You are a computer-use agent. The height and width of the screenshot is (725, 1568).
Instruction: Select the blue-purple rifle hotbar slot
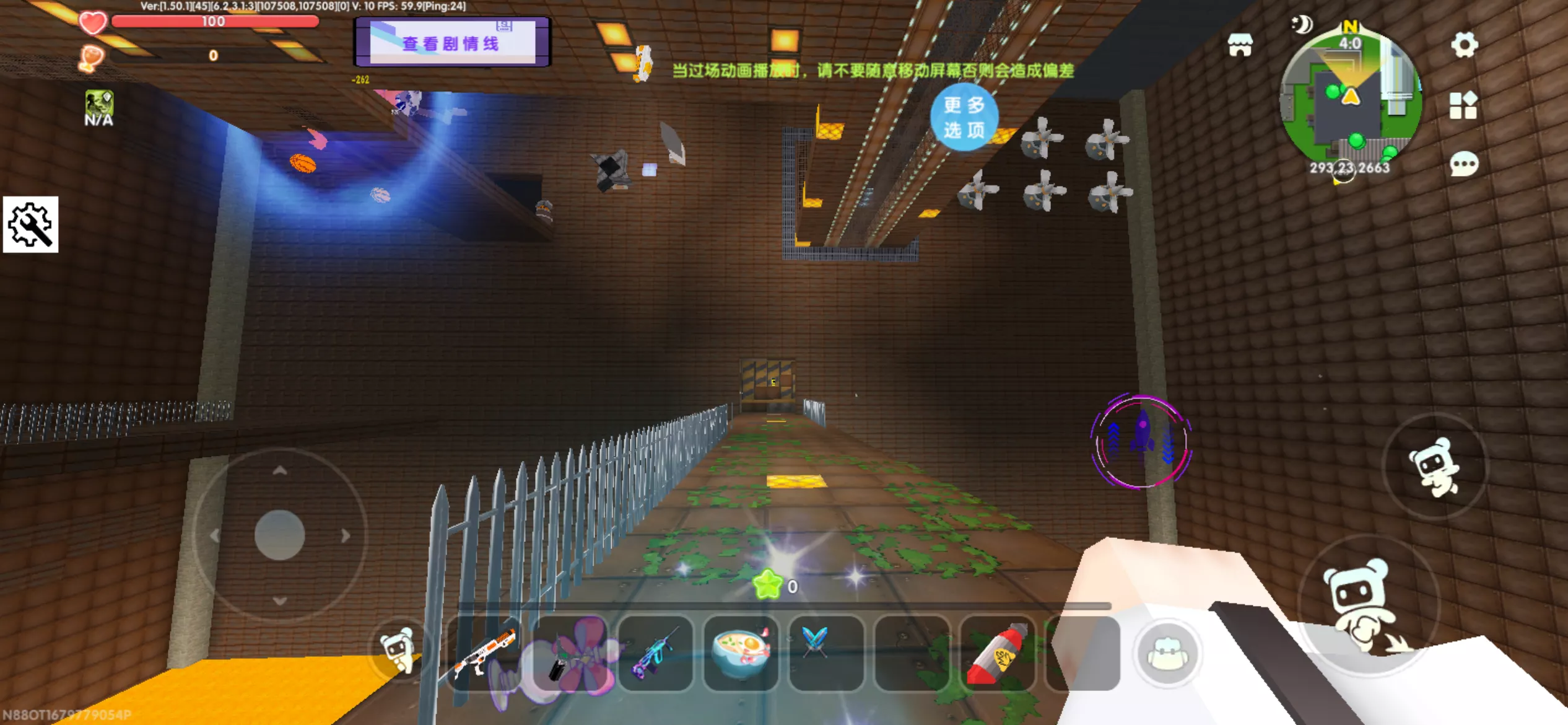(x=655, y=654)
